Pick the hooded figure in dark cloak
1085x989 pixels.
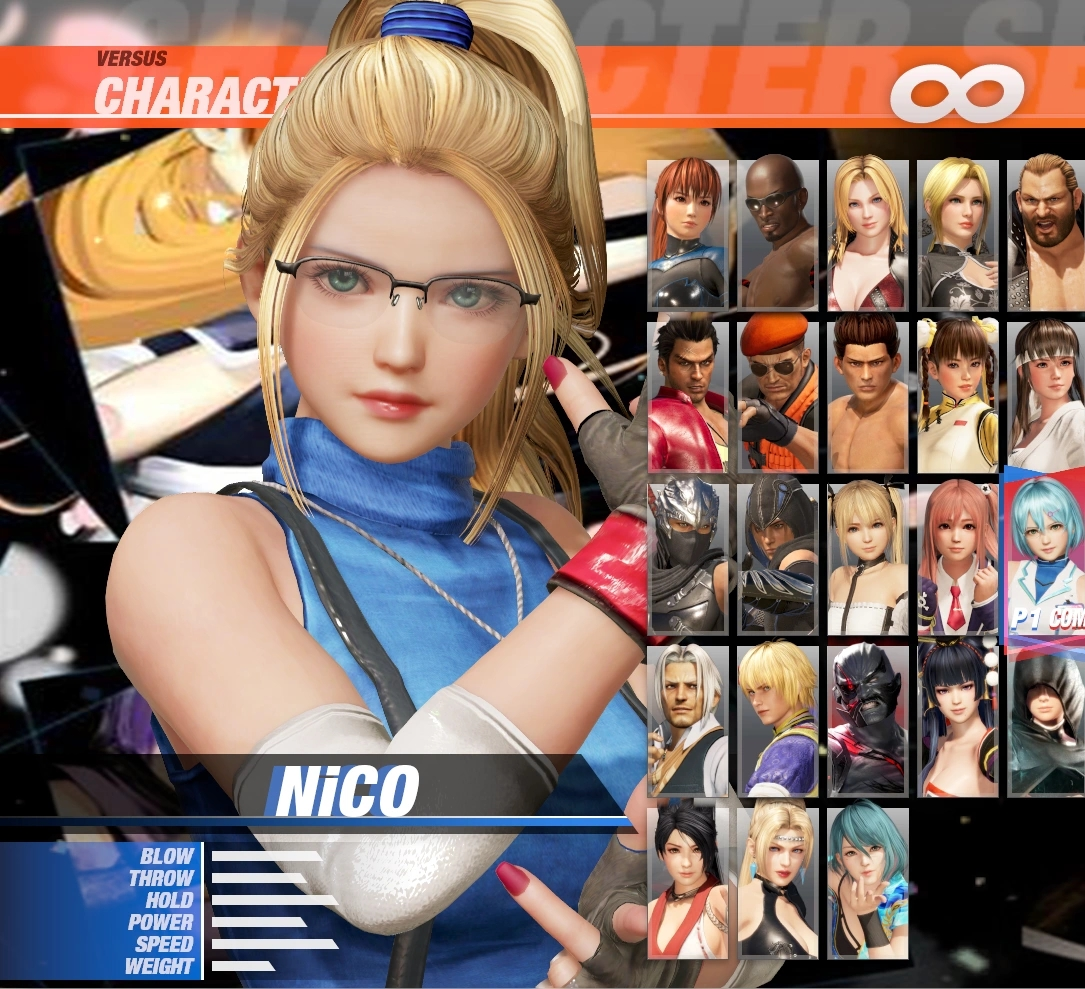1045,720
